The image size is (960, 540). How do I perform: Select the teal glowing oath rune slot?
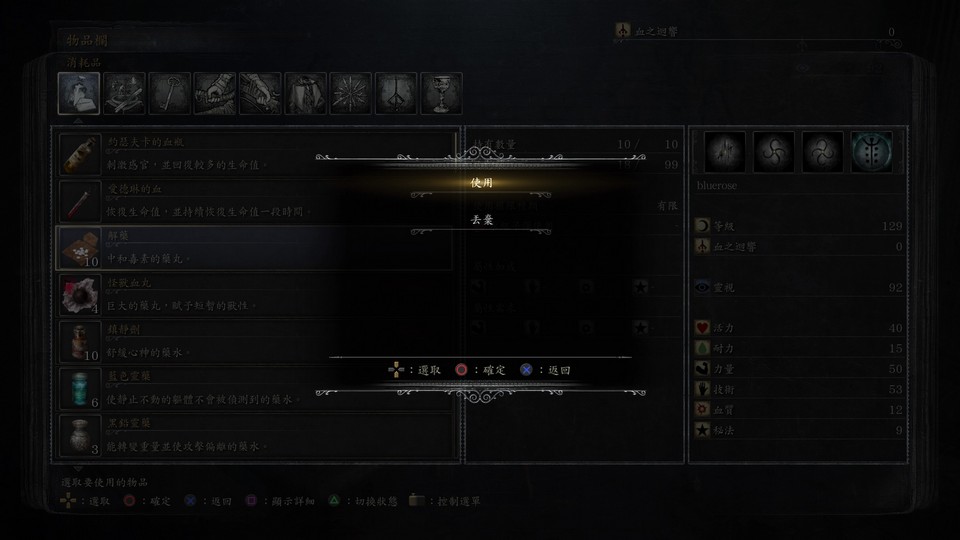pyautogui.click(x=871, y=152)
